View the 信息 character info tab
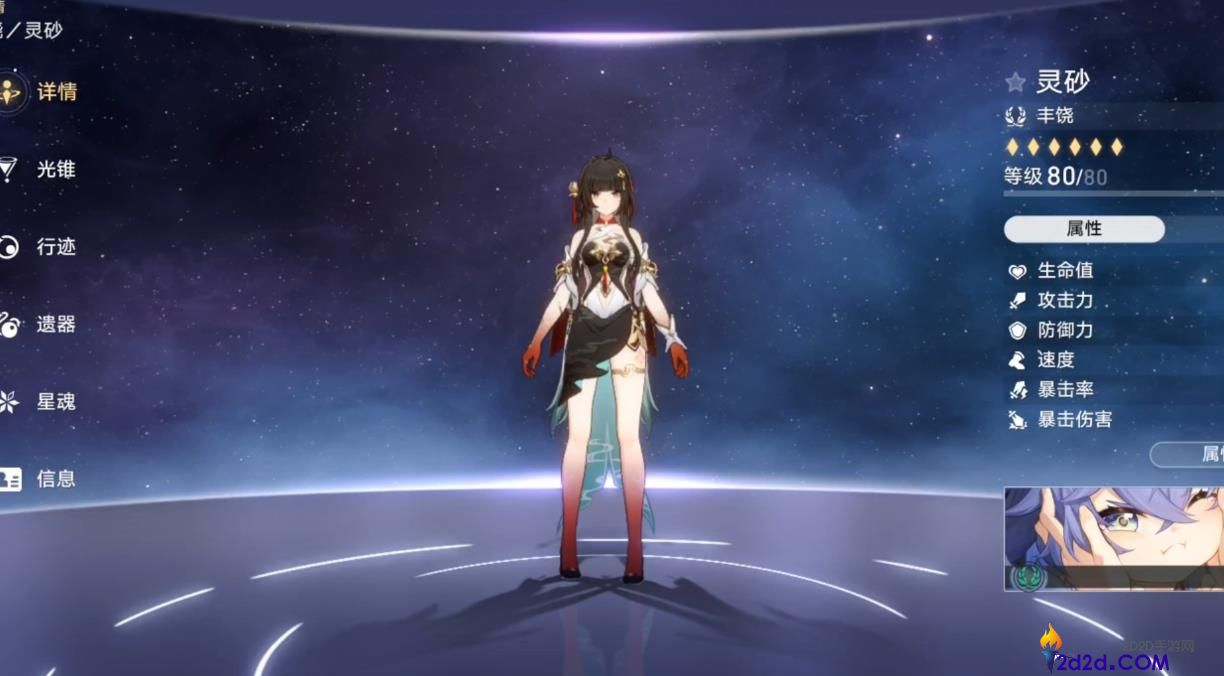Screen dimensions: 1224x676 tap(40, 479)
